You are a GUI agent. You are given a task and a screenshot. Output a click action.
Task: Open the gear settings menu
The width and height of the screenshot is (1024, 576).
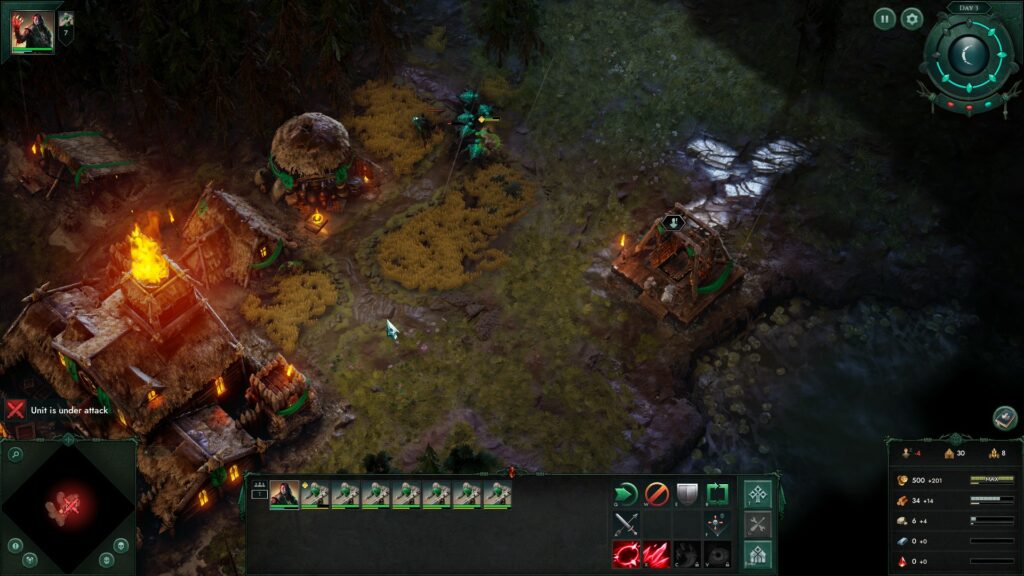pyautogui.click(x=912, y=18)
